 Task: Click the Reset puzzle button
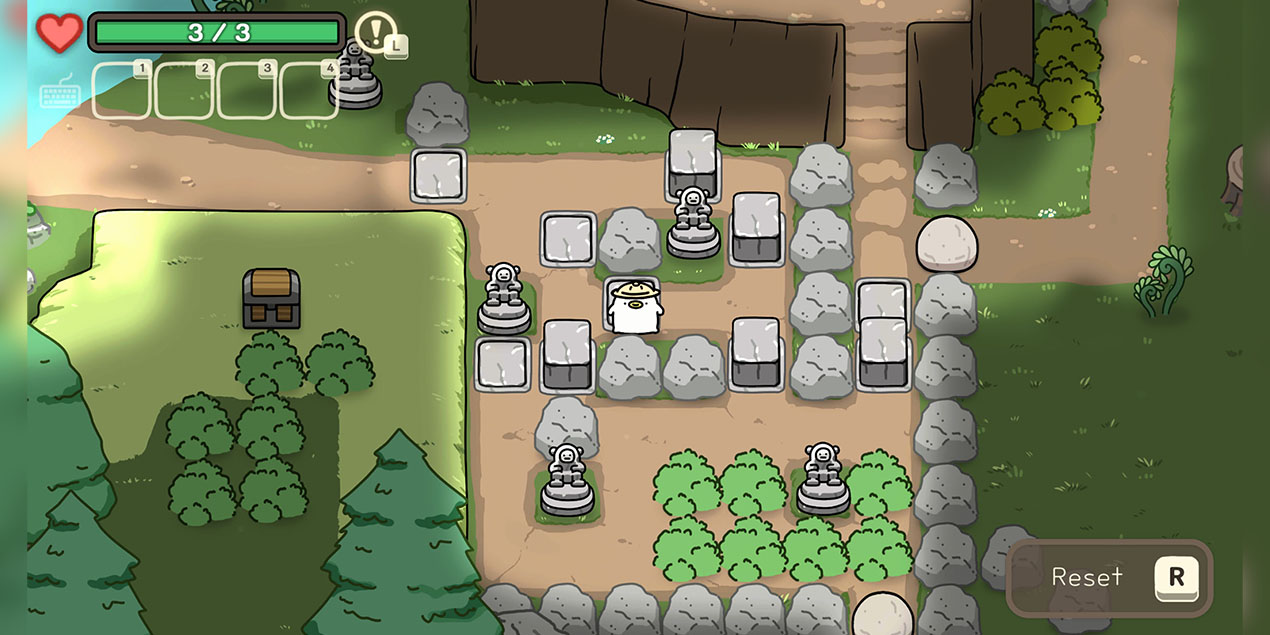click(1110, 577)
